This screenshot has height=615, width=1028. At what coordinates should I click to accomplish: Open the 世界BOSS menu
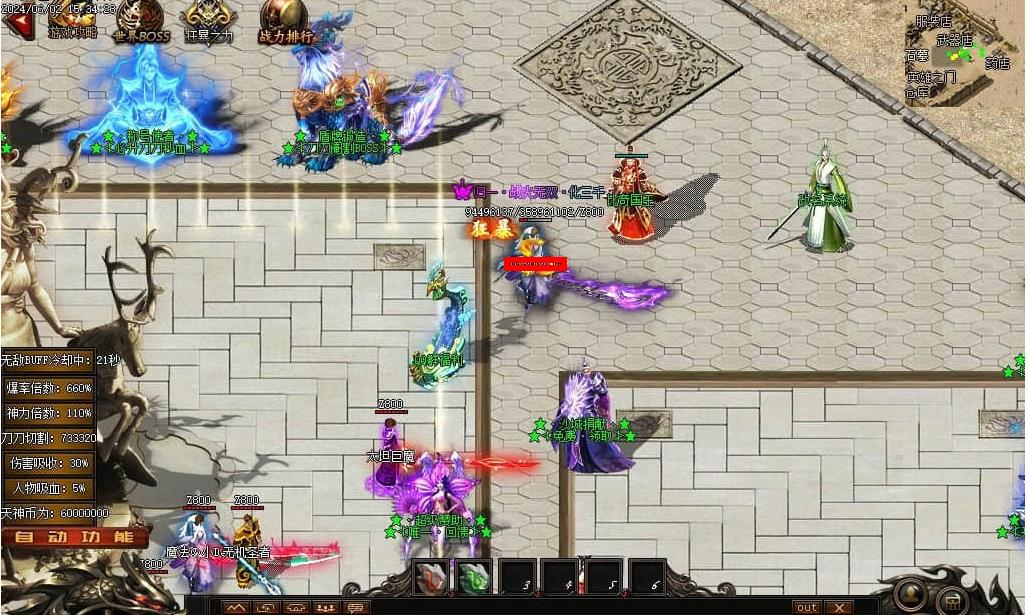coord(141,21)
